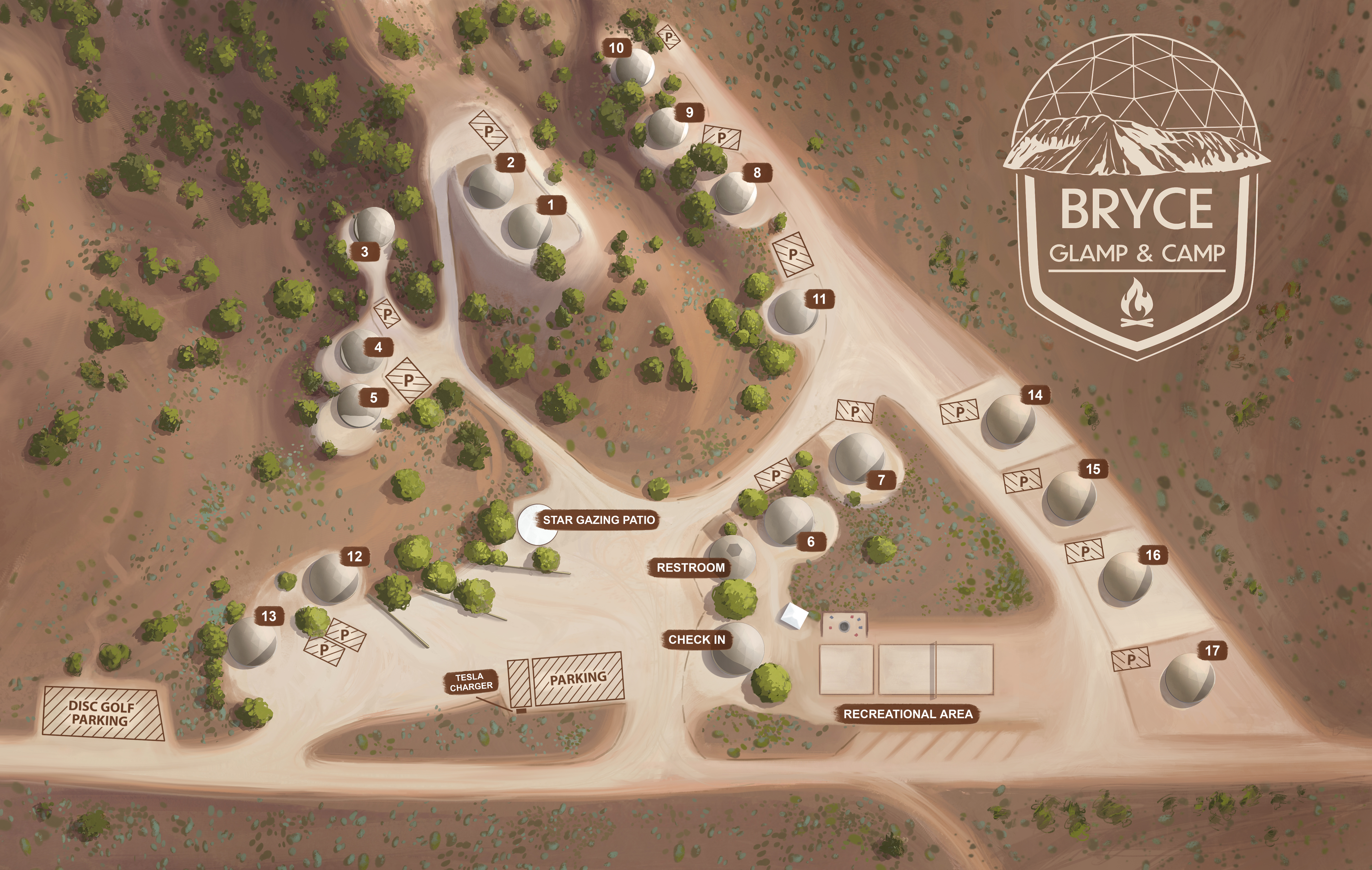Select the number 16 dome tag
This screenshot has height=870, width=1372.
(1153, 555)
